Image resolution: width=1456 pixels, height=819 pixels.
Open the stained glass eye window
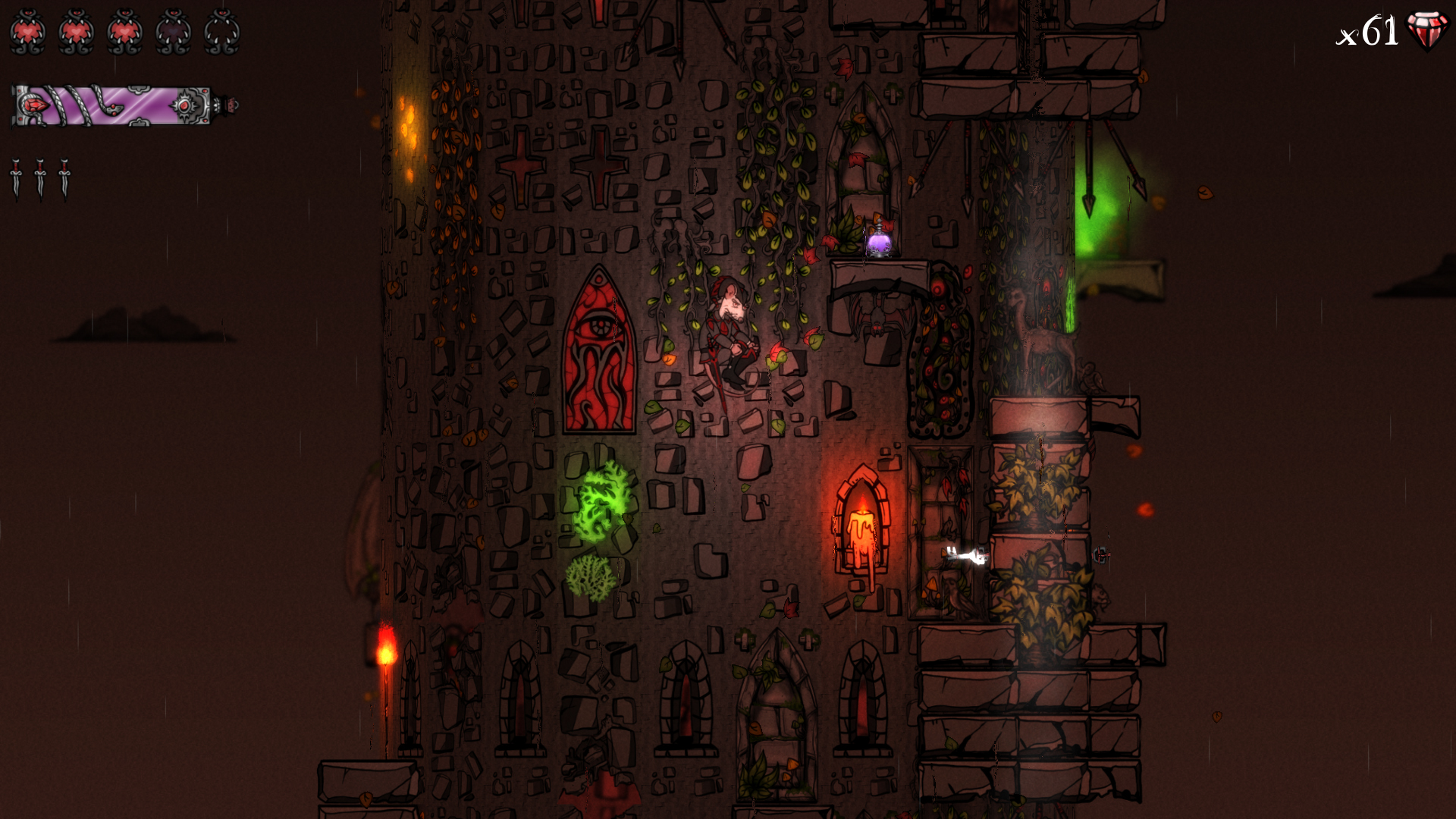[x=598, y=349]
